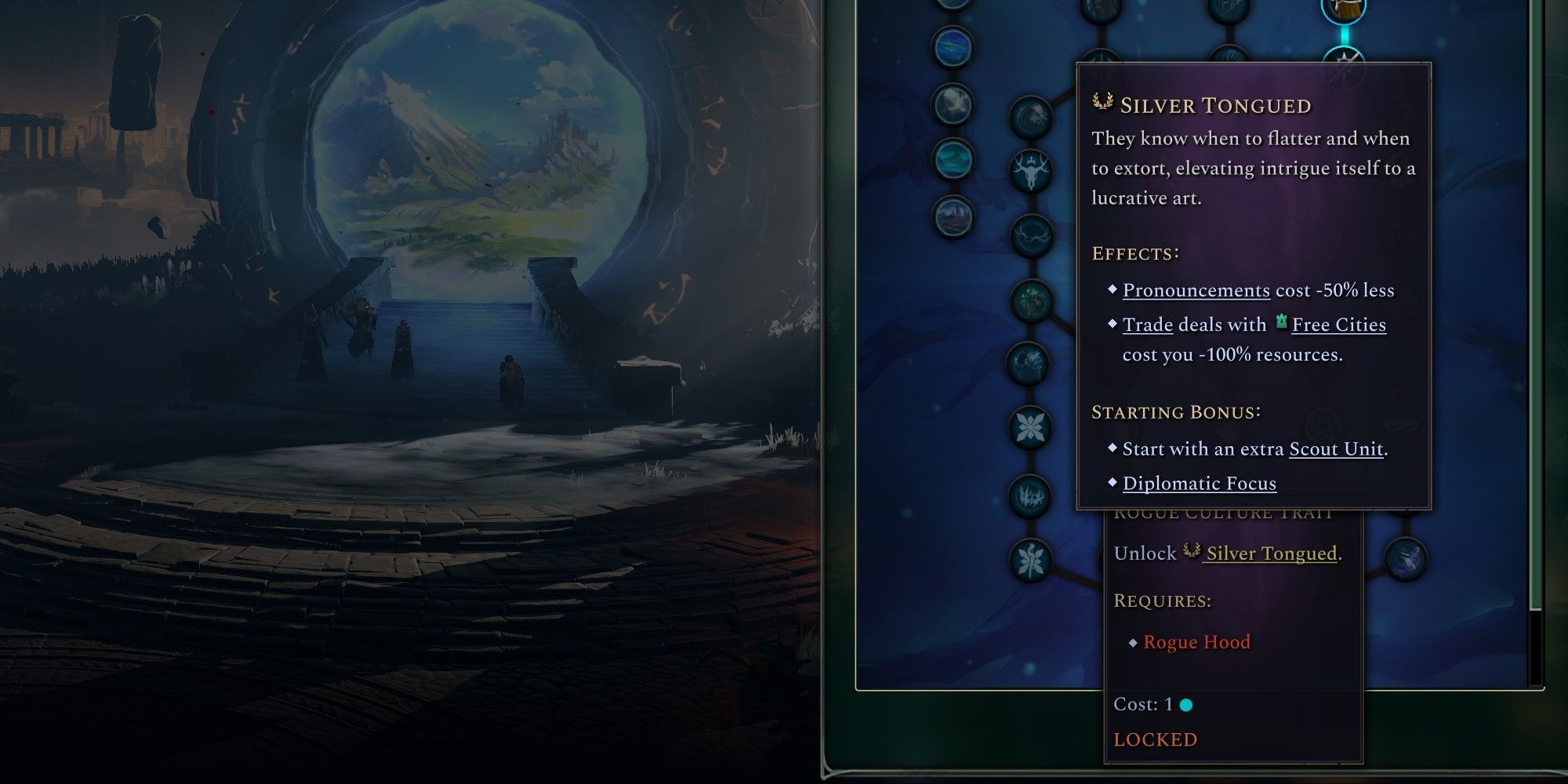This screenshot has width=1568, height=784.
Task: Click the Silver Tongued unlock link
Action: click(1271, 554)
